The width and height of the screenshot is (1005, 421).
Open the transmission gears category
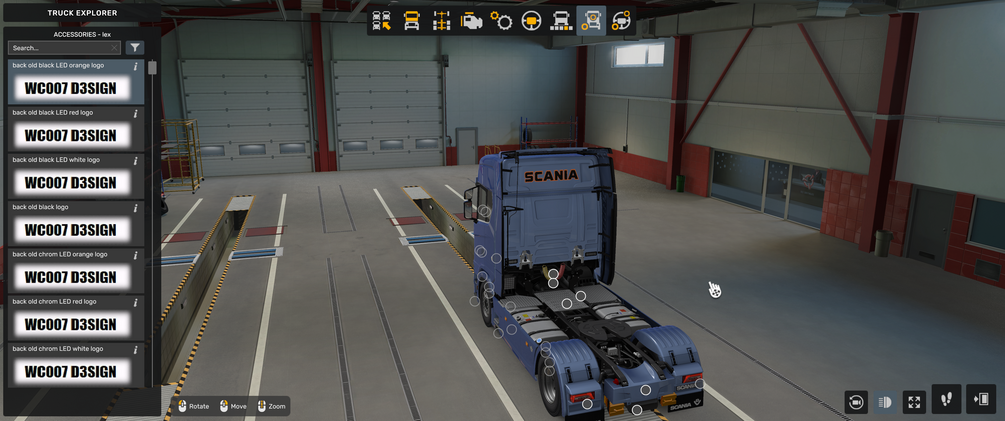pyautogui.click(x=501, y=21)
